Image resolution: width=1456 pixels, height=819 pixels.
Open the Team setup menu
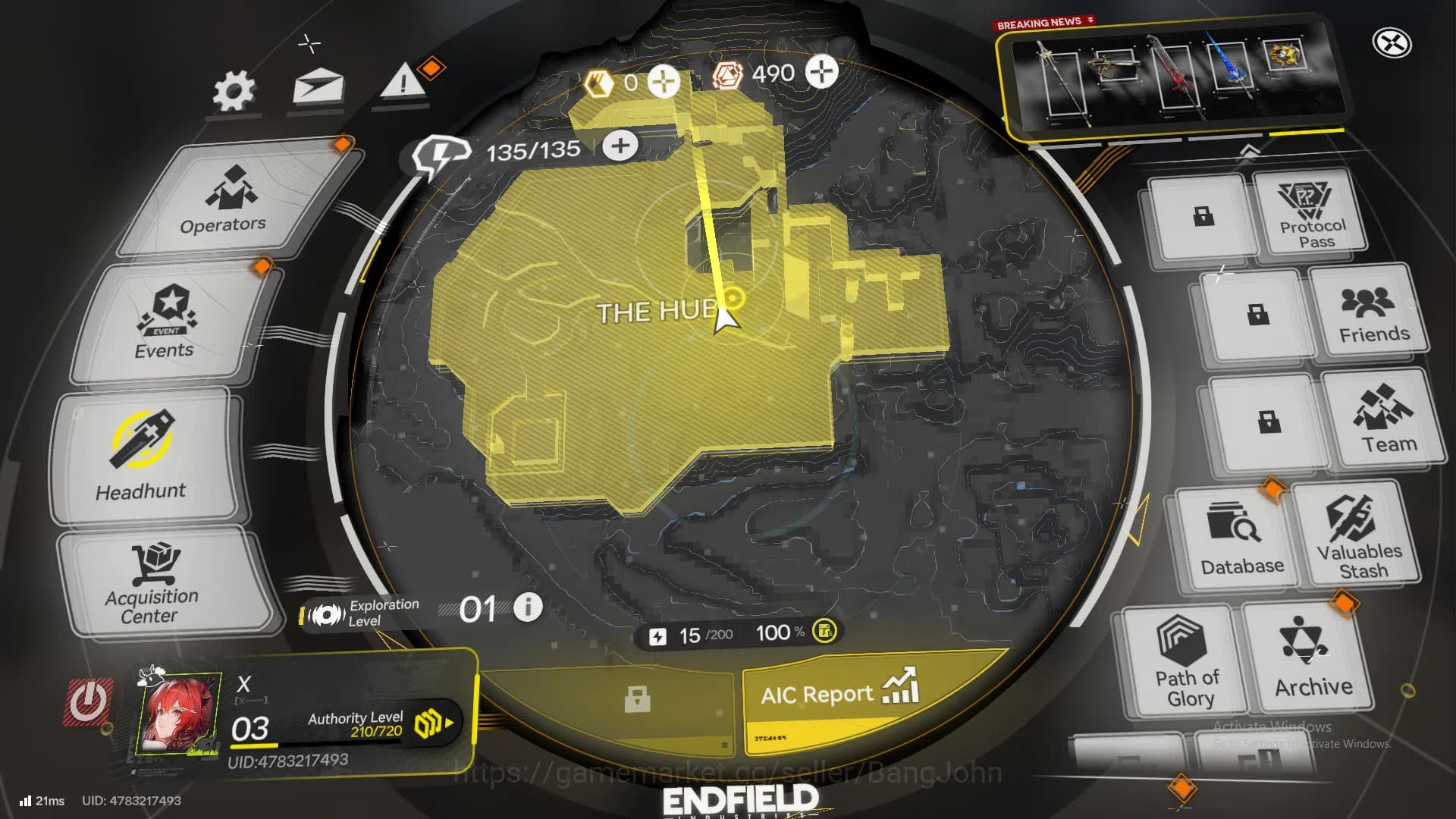pos(1385,419)
